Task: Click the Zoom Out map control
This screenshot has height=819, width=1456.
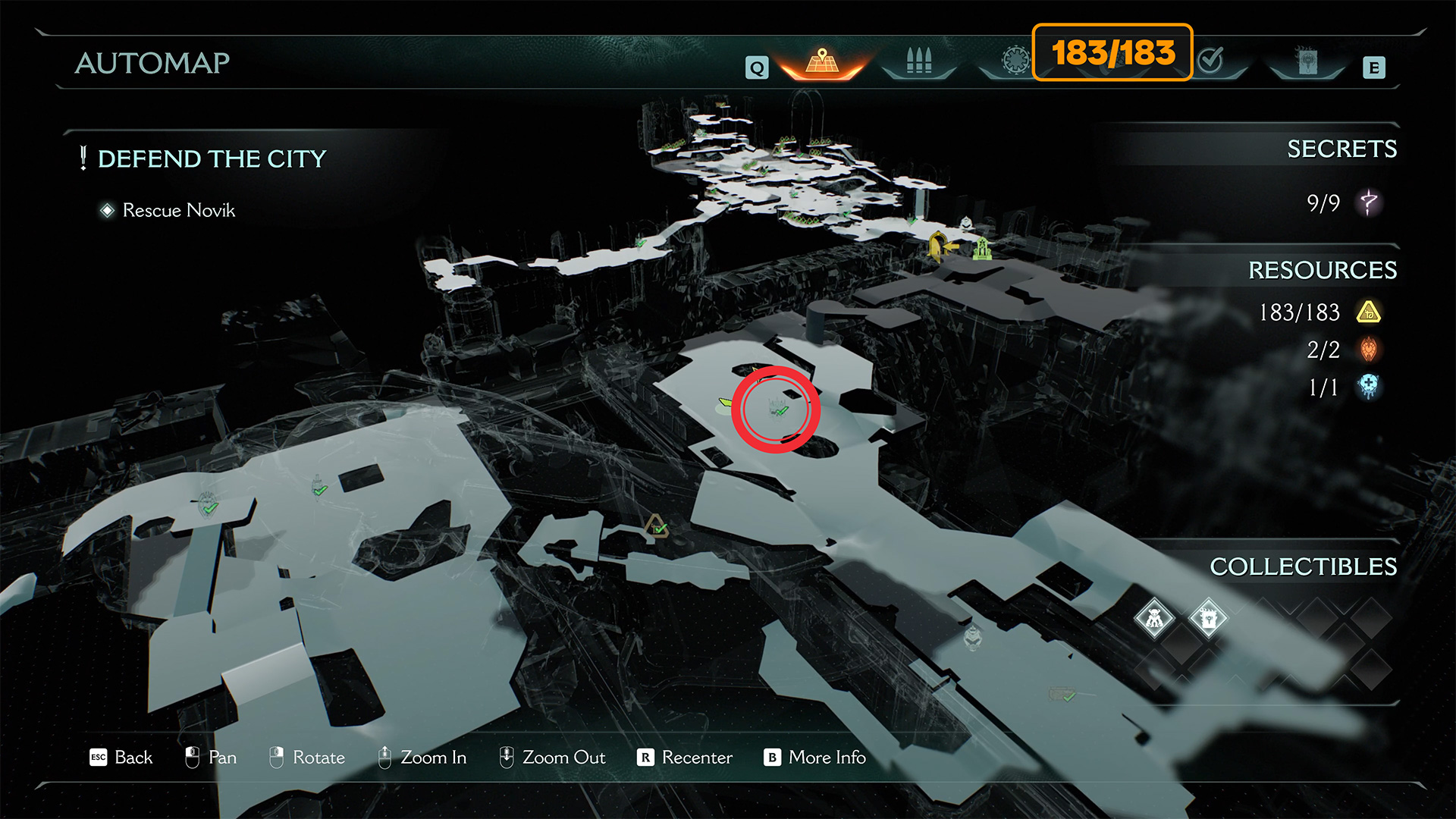Action: click(552, 758)
